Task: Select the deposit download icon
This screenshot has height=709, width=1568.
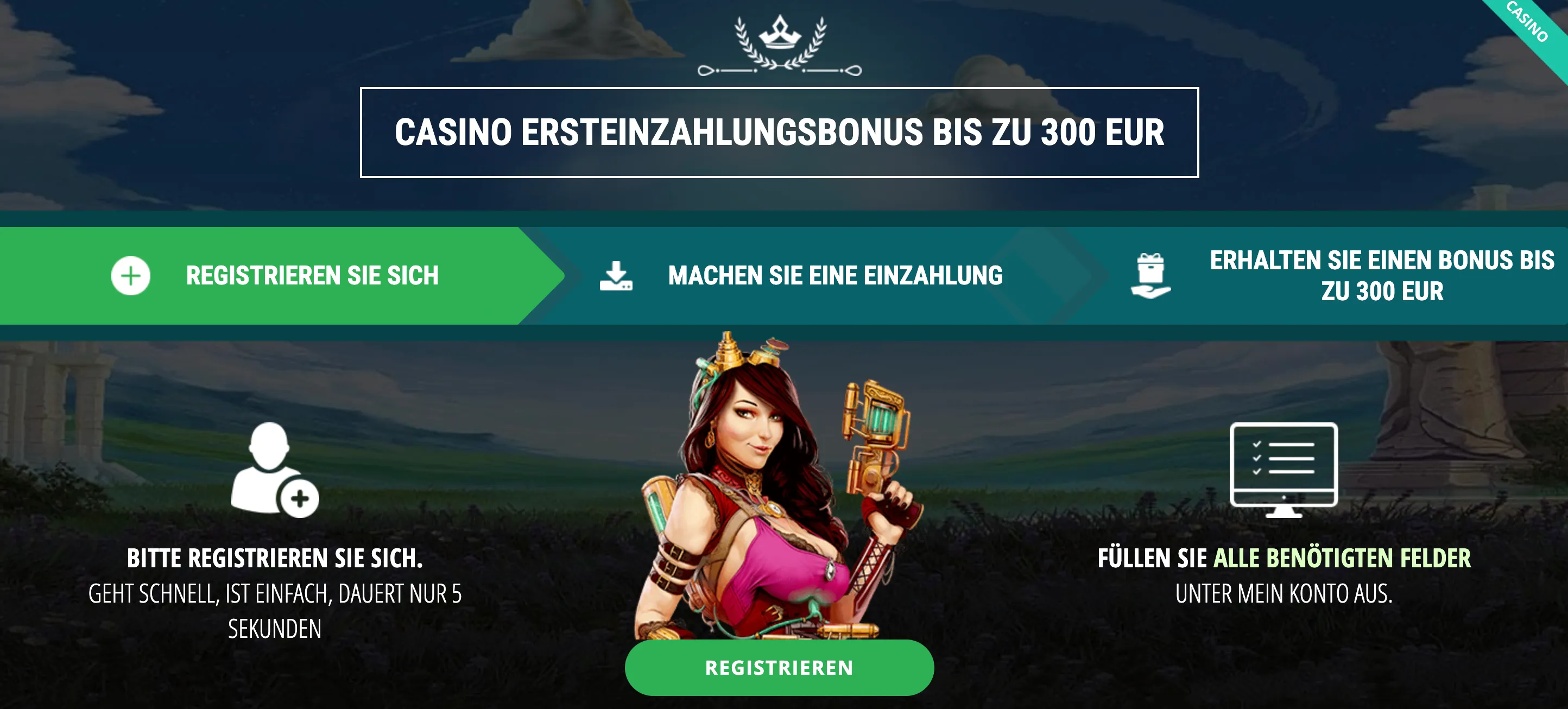Action: click(617, 275)
